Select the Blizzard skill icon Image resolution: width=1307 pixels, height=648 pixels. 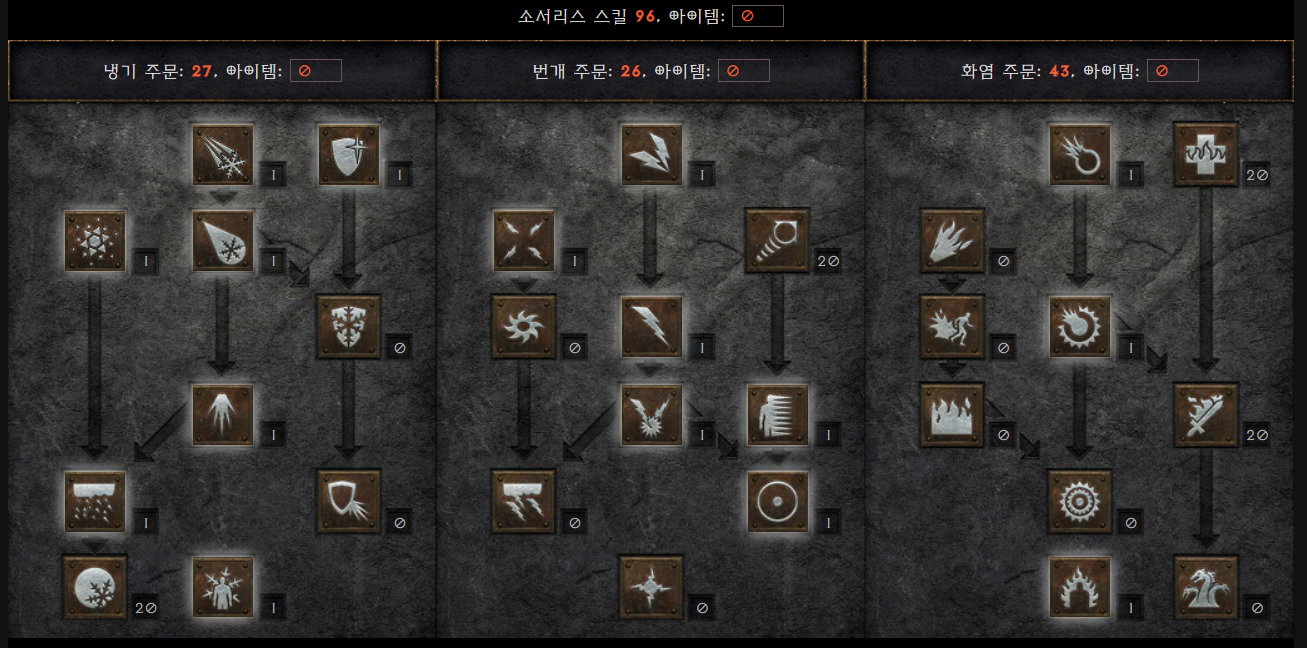[x=95, y=501]
